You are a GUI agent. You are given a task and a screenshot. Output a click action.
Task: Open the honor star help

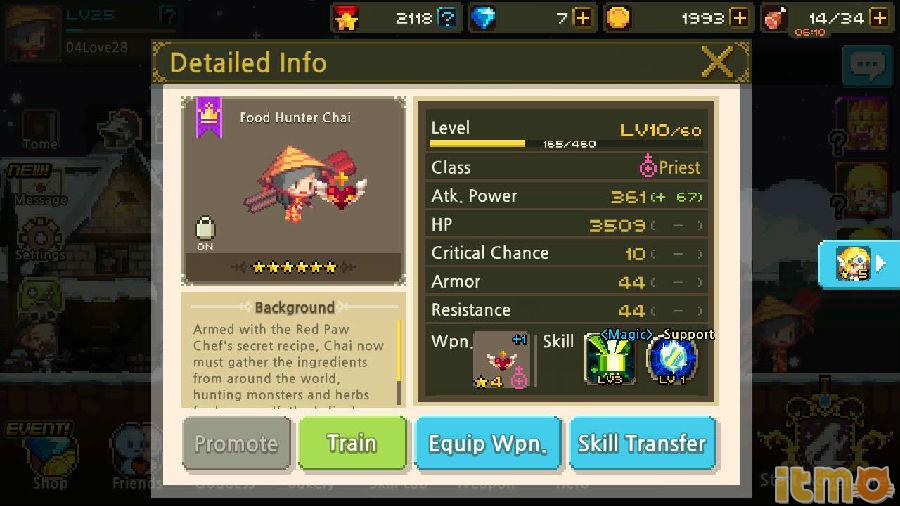click(448, 17)
